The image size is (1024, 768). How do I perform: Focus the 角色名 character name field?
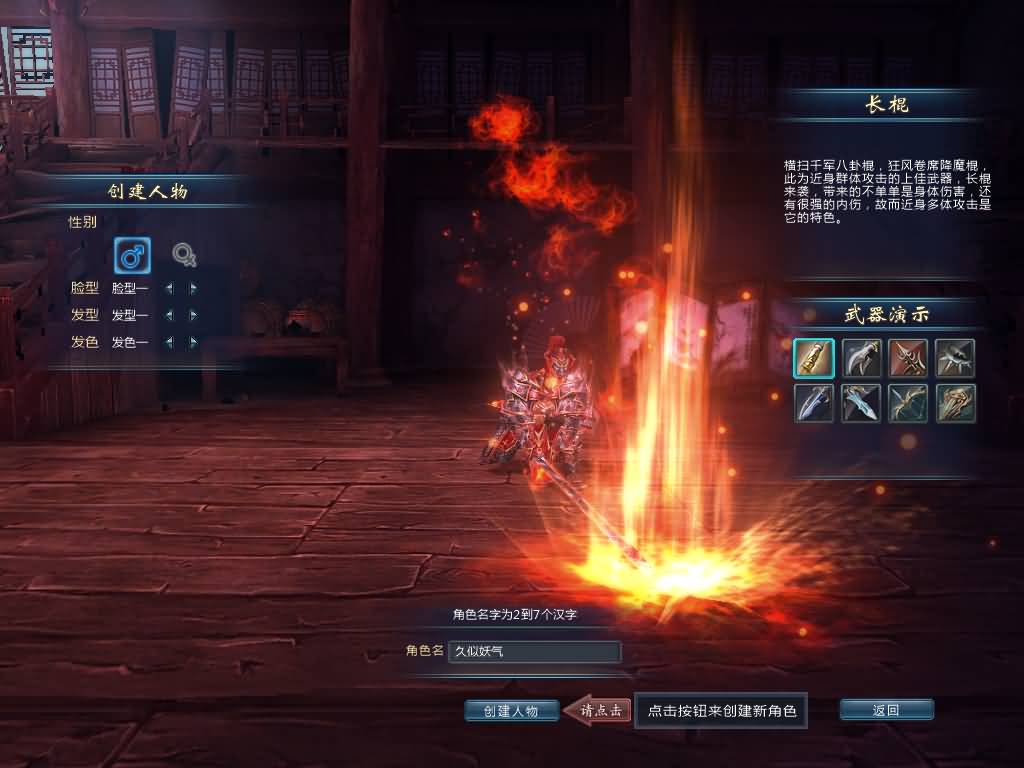tap(534, 652)
